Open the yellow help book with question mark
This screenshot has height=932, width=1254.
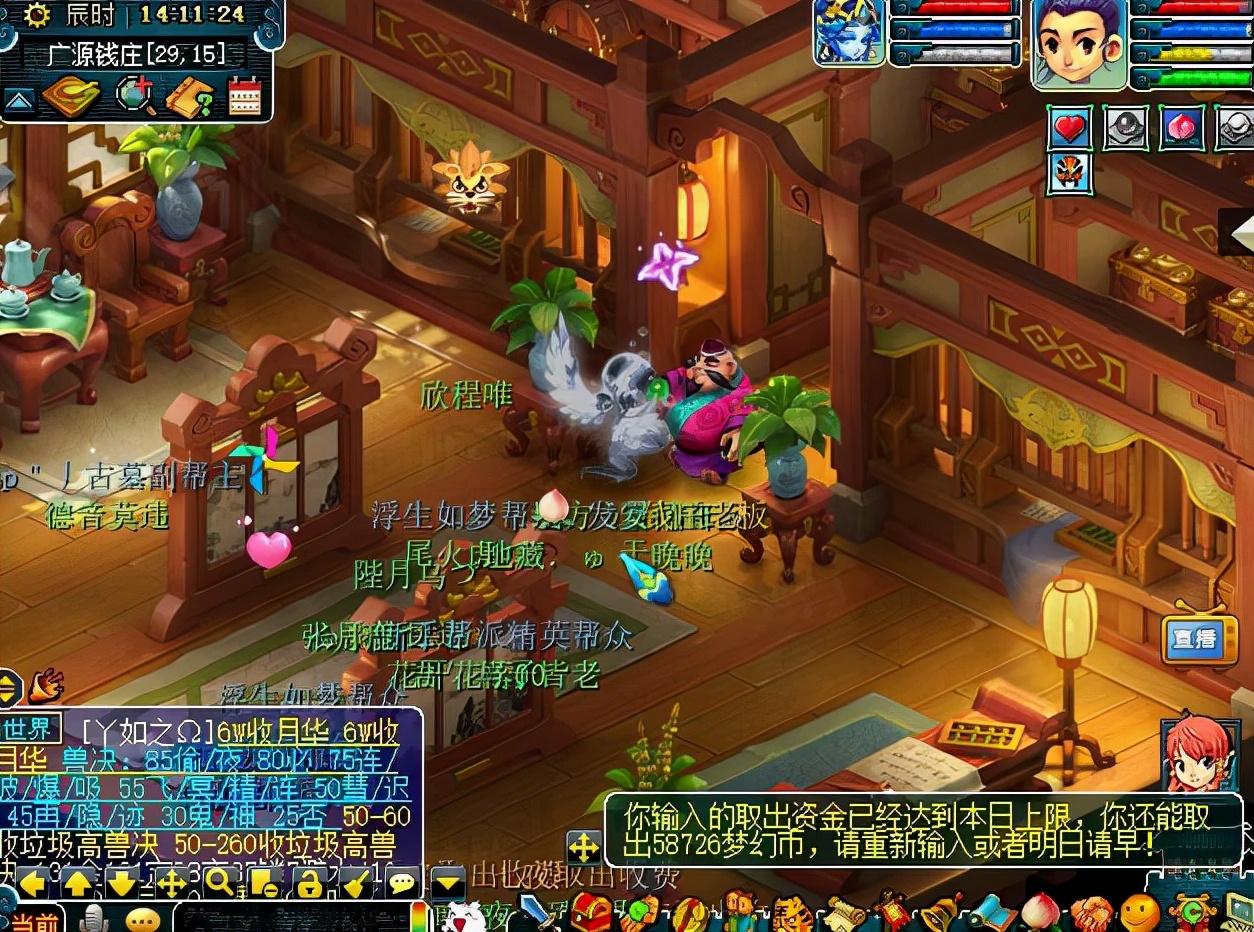pos(189,97)
